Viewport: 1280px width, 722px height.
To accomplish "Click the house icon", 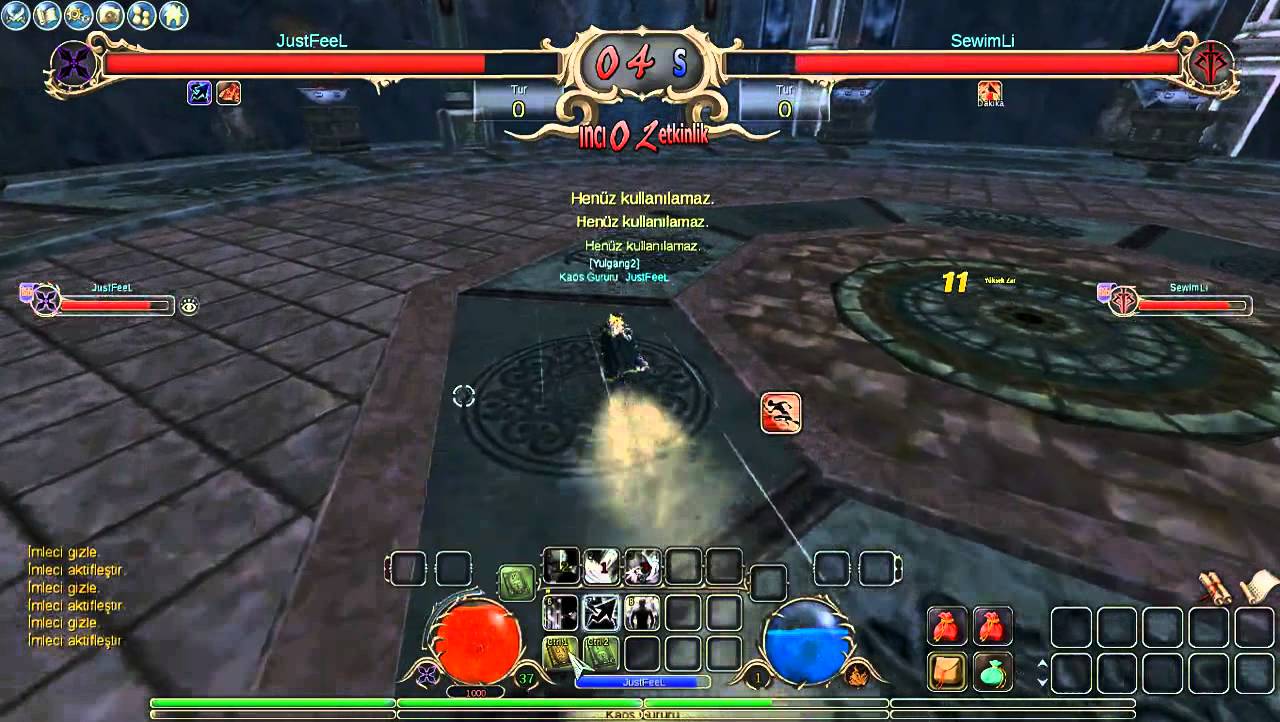I will [x=173, y=15].
